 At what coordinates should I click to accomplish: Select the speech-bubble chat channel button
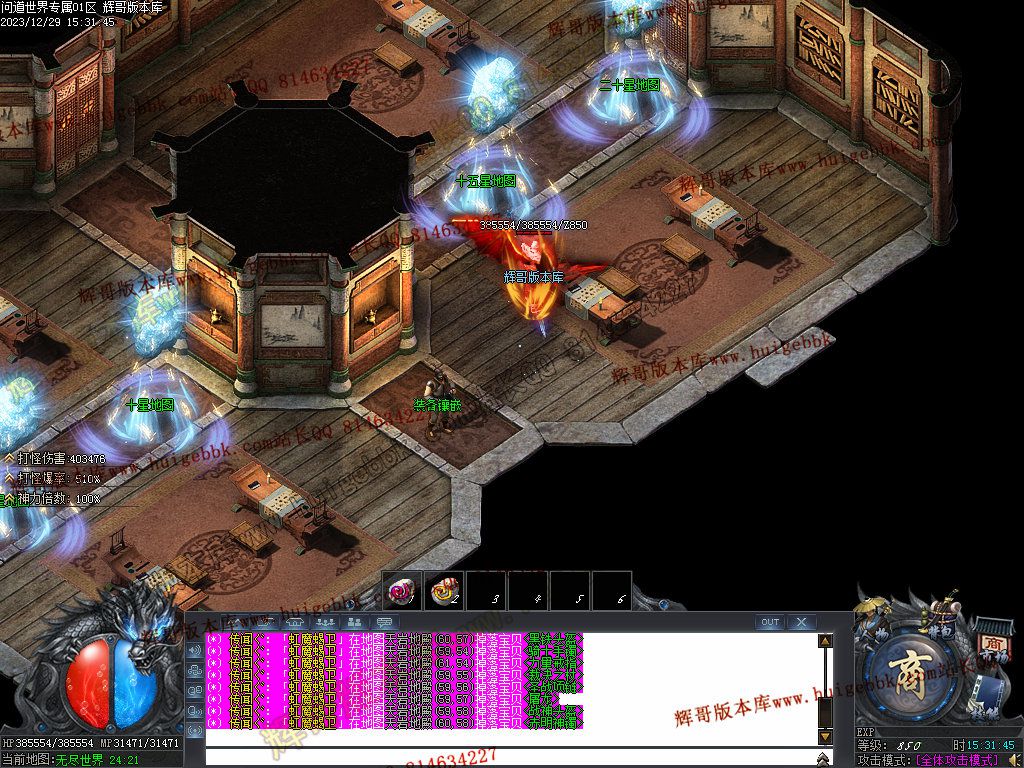tap(385, 622)
